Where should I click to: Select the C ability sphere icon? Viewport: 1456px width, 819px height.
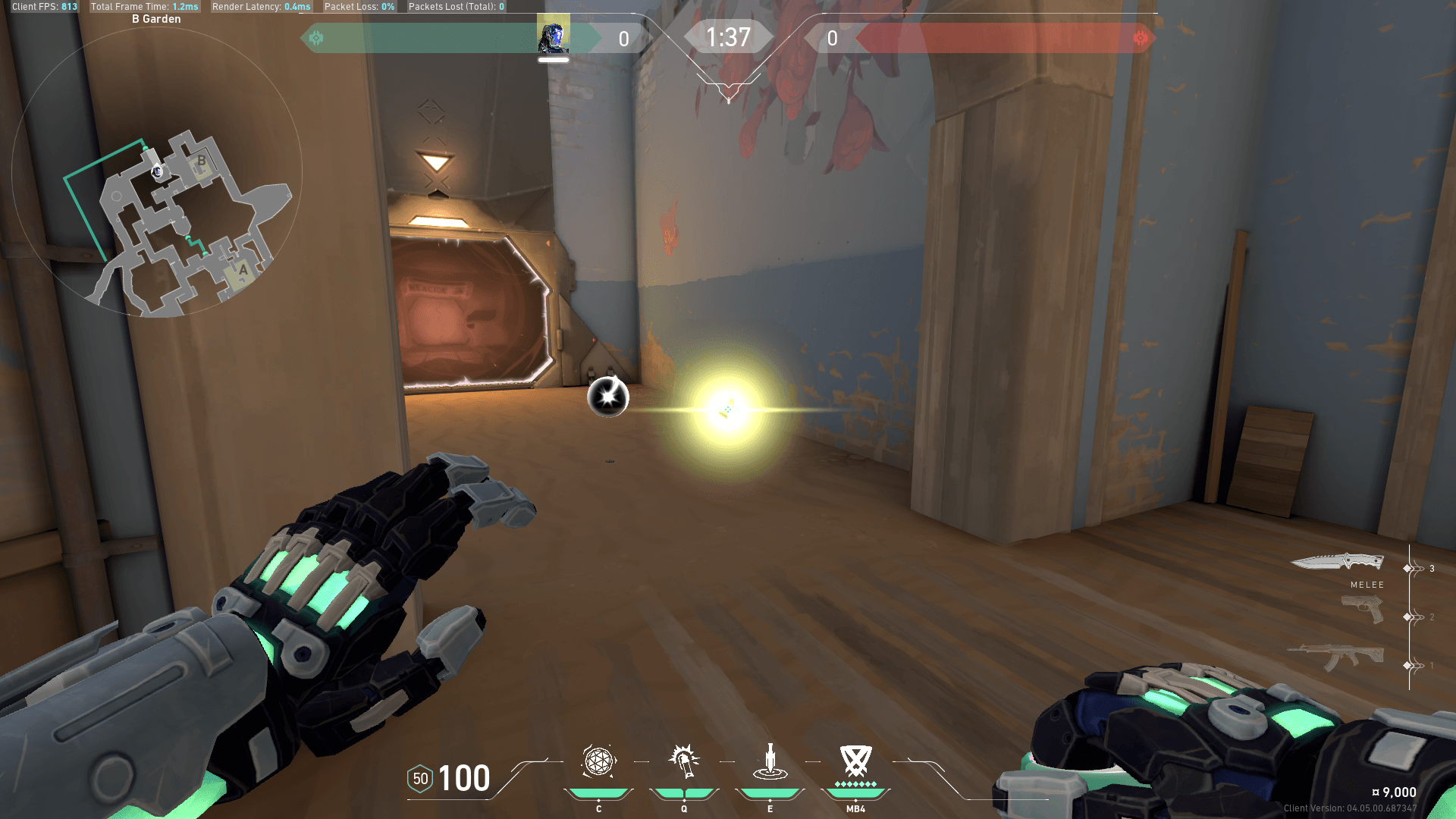(598, 761)
